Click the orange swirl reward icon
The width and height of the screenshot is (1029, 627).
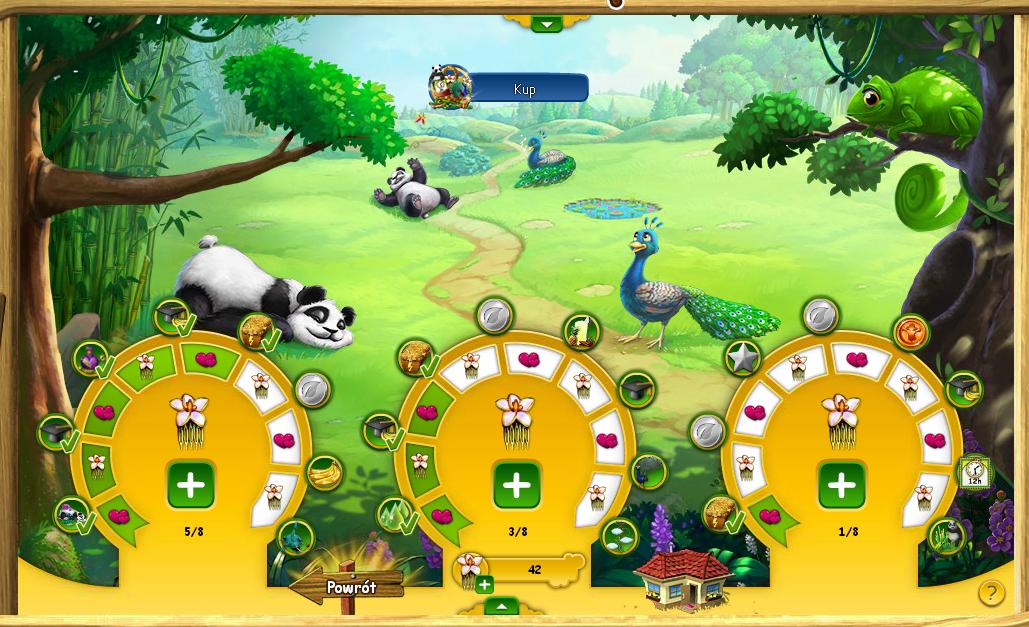click(x=911, y=333)
